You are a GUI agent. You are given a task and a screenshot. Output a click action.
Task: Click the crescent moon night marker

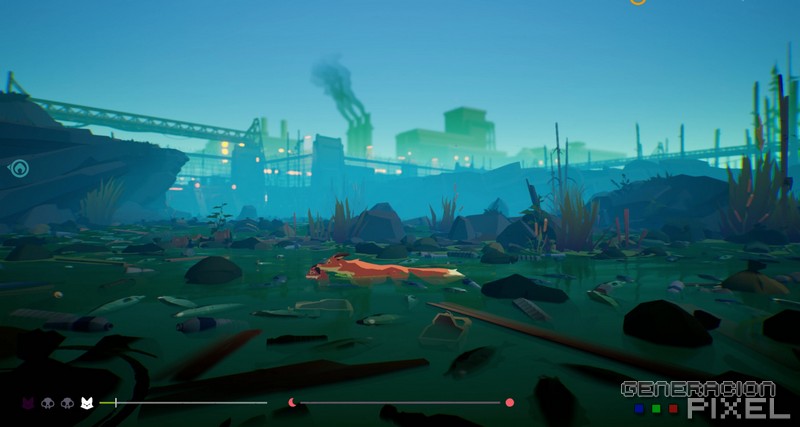pos(292,403)
